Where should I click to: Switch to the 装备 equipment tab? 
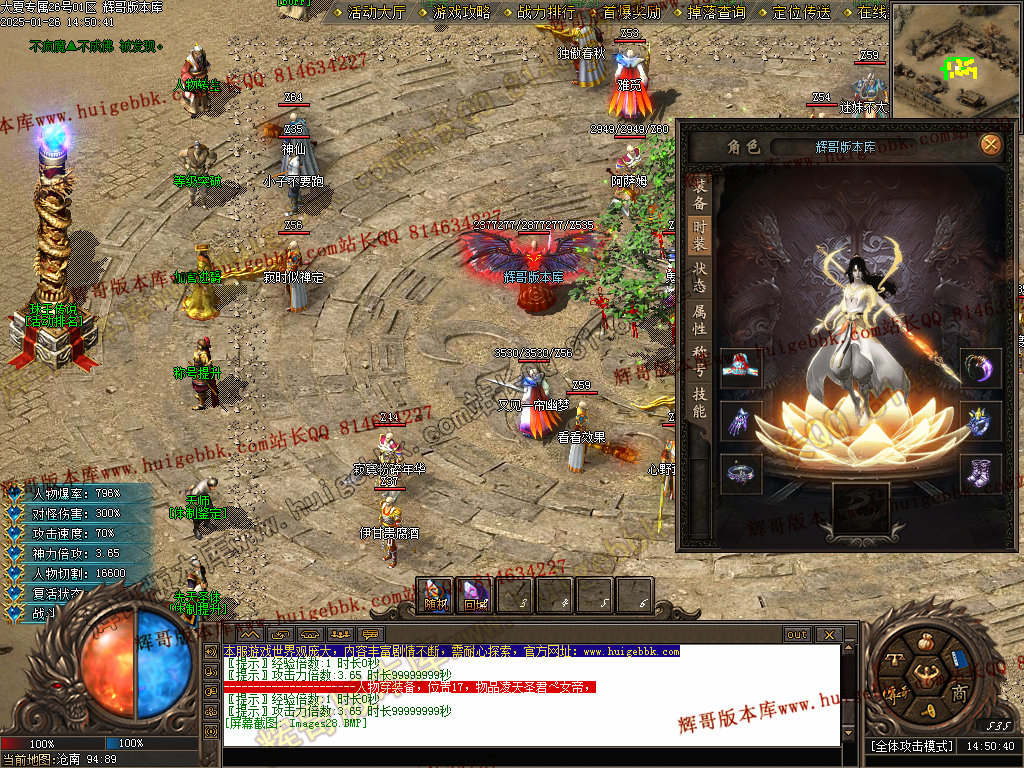coord(700,194)
